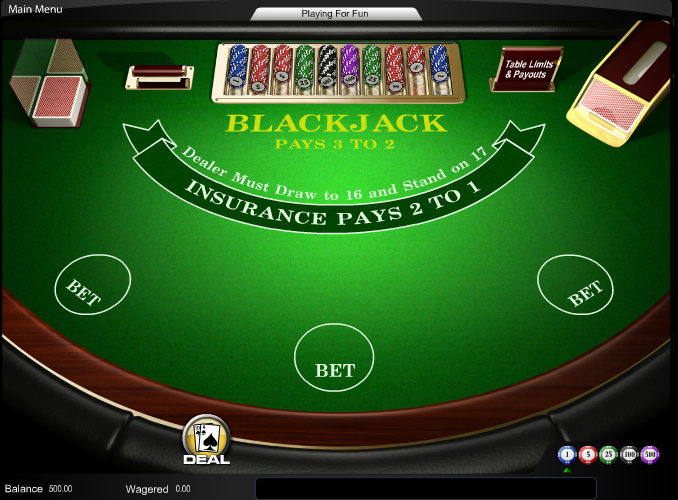Select the black 100 chip
This screenshot has height=500, width=678.
629,455
